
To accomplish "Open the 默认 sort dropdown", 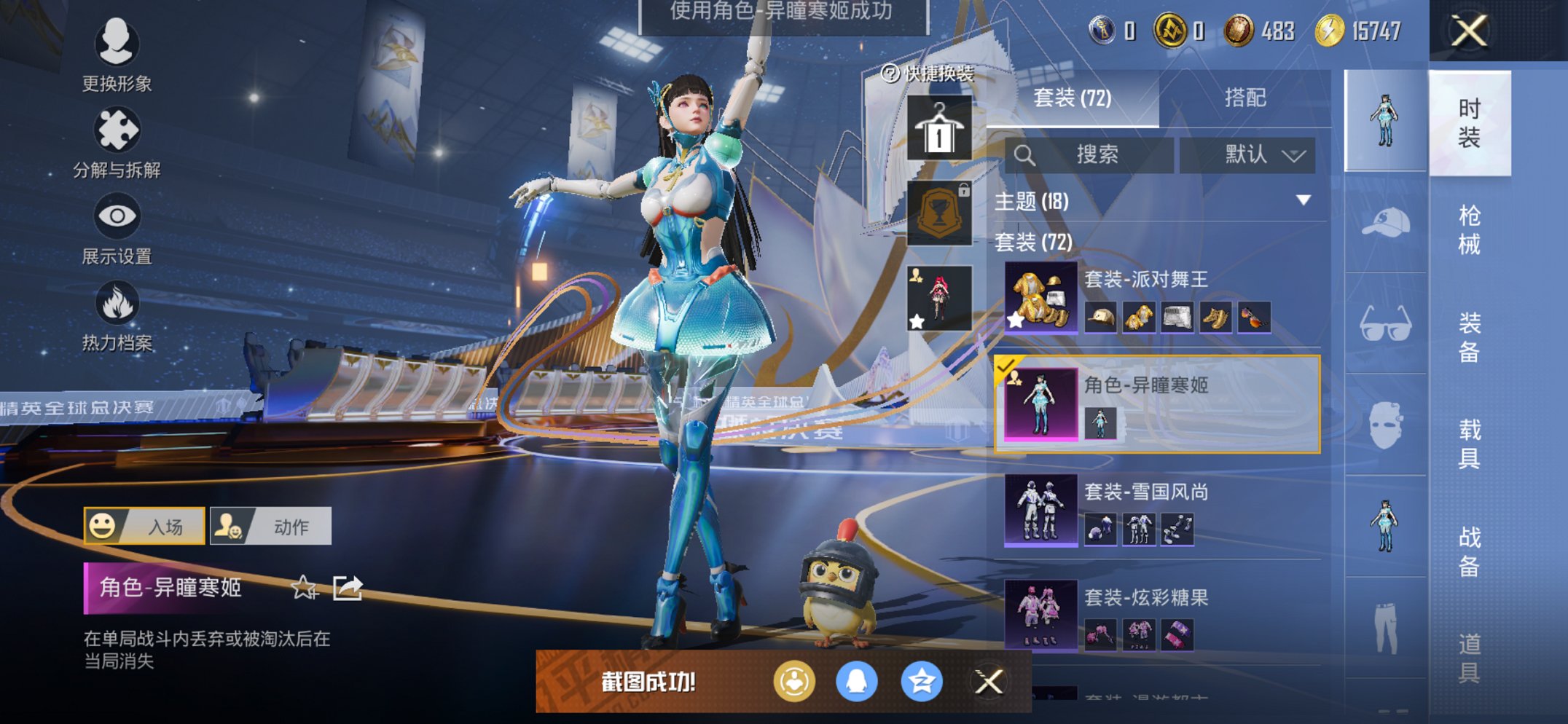I will point(1247,154).
